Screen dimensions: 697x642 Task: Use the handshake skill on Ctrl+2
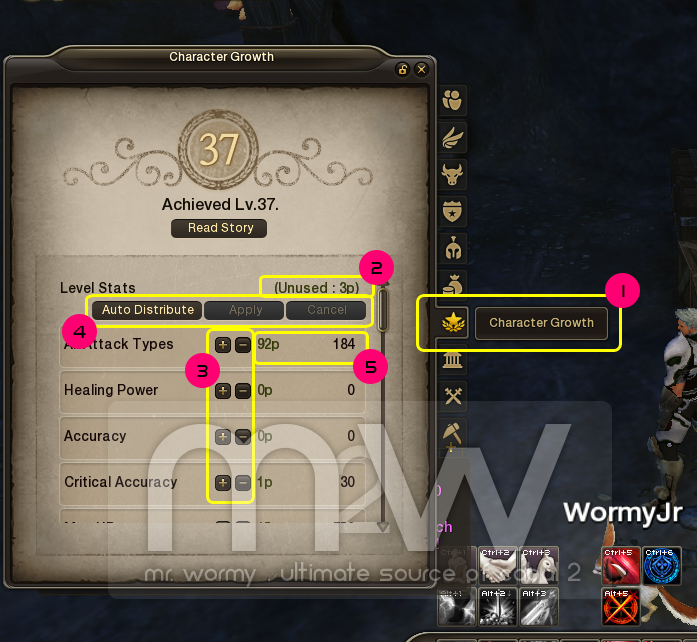[x=498, y=565]
